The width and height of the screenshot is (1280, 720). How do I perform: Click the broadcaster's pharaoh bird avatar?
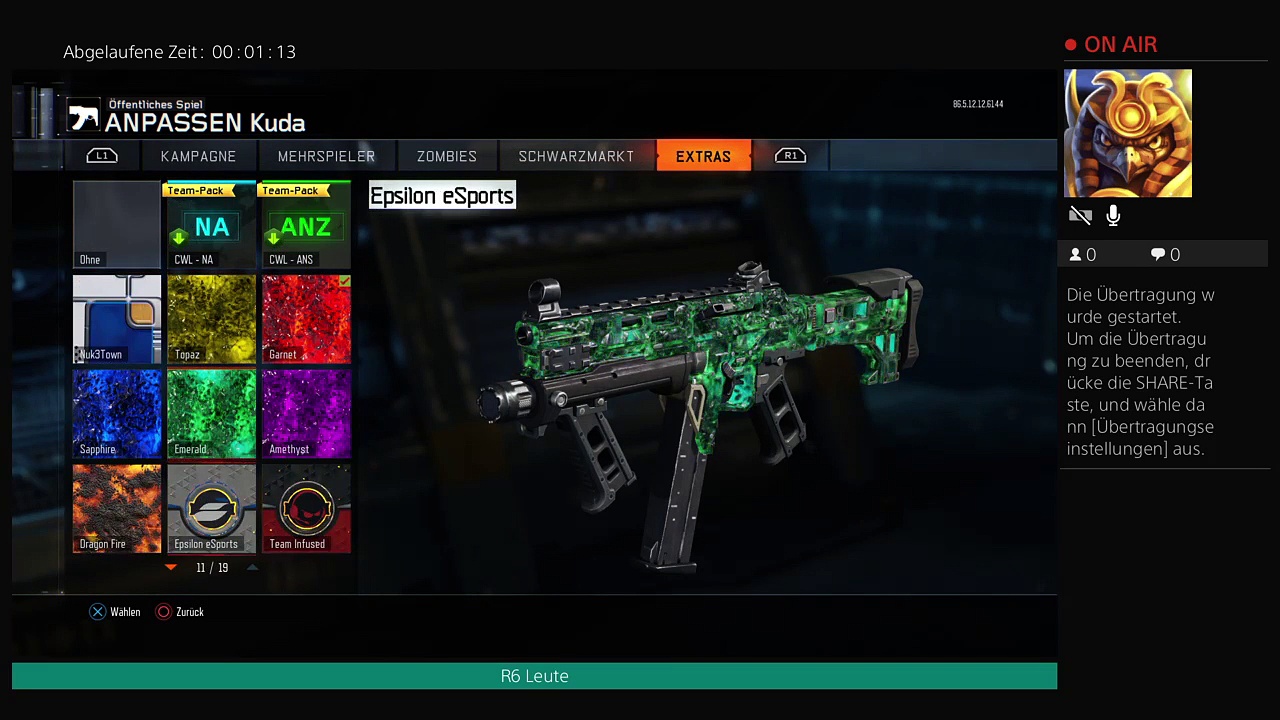click(1127, 133)
